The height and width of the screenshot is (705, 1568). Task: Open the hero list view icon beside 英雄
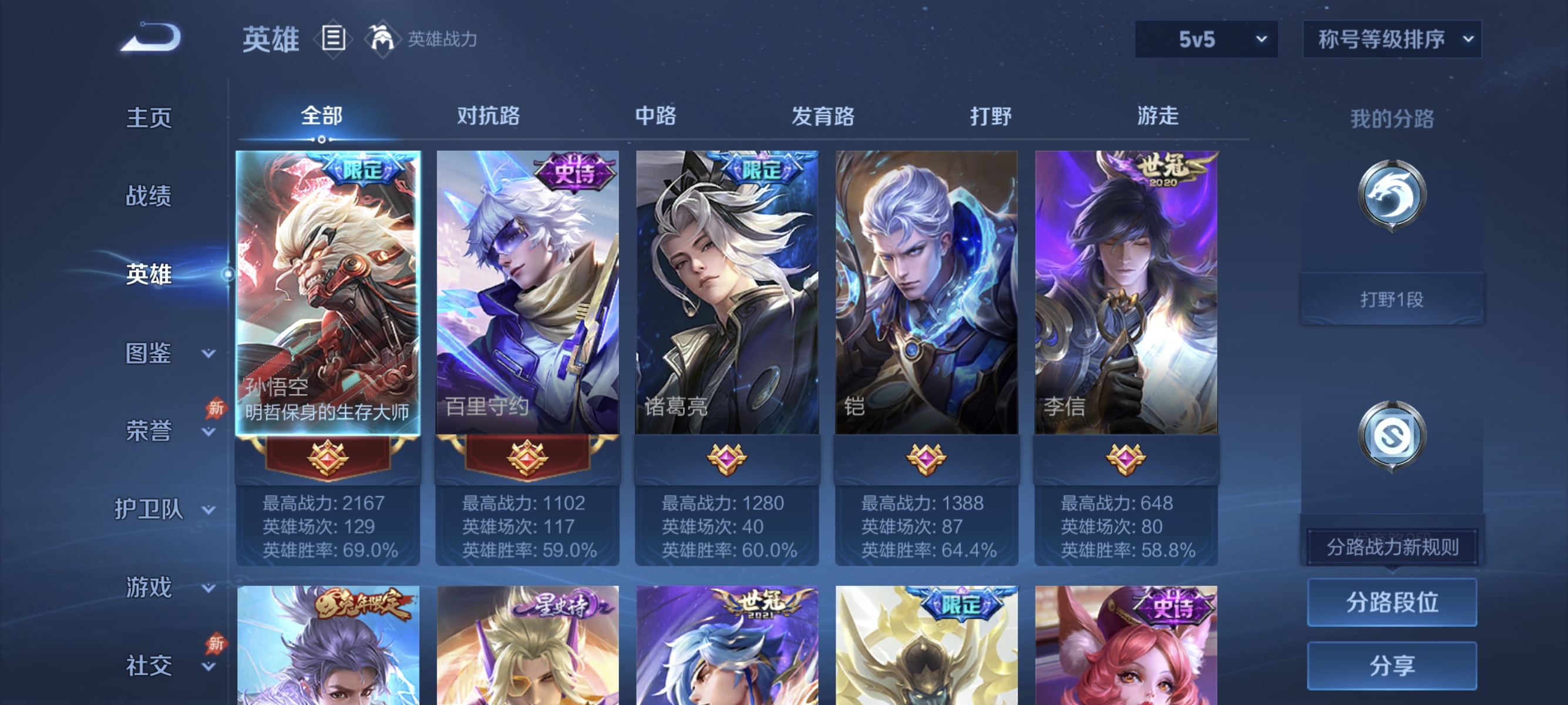[334, 38]
